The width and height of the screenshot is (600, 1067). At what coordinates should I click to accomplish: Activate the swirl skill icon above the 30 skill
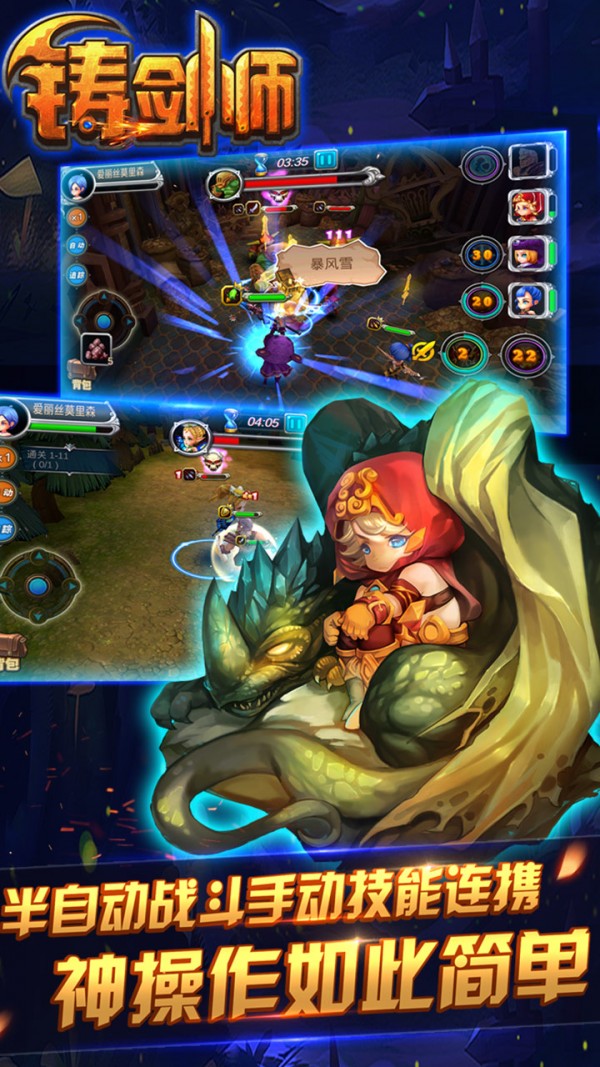pos(481,163)
